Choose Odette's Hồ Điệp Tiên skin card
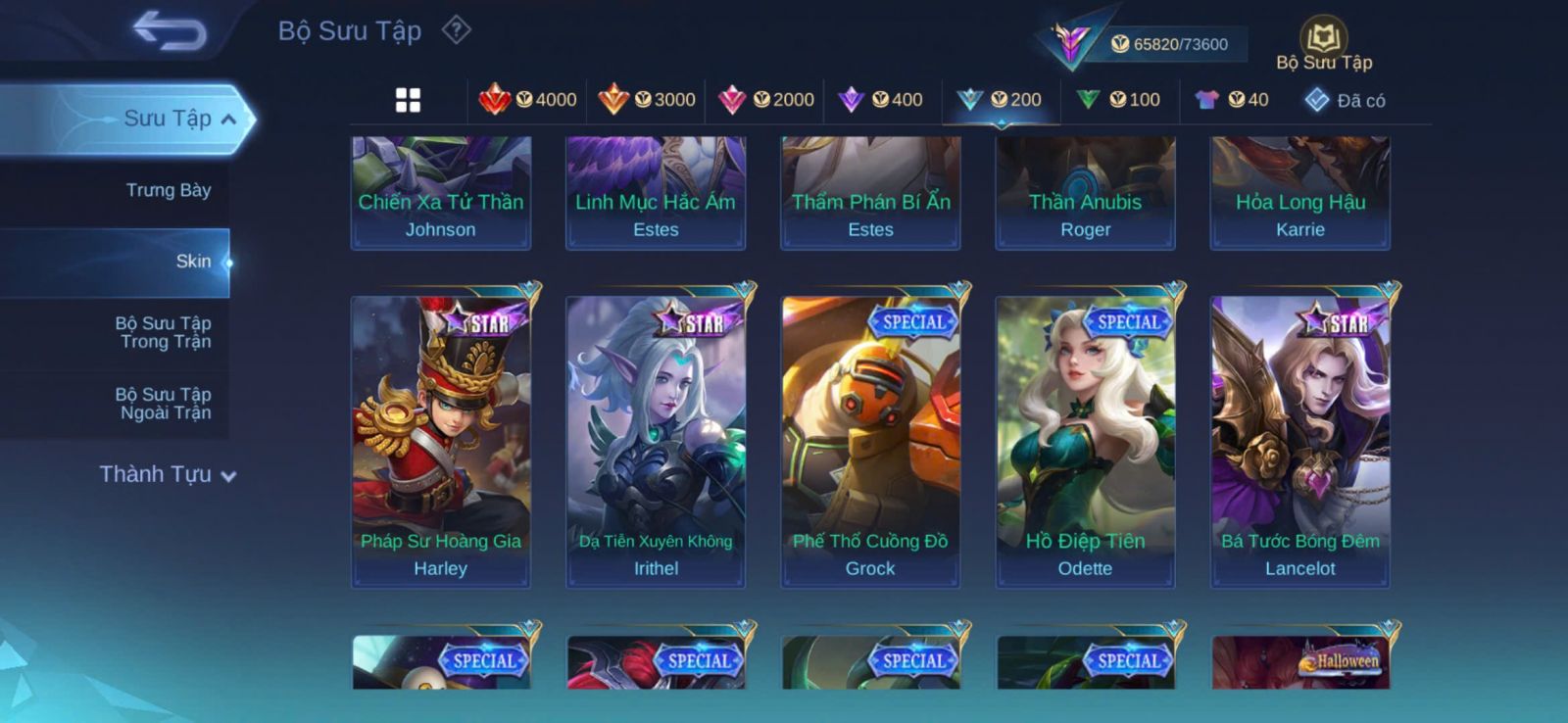 click(x=1085, y=441)
